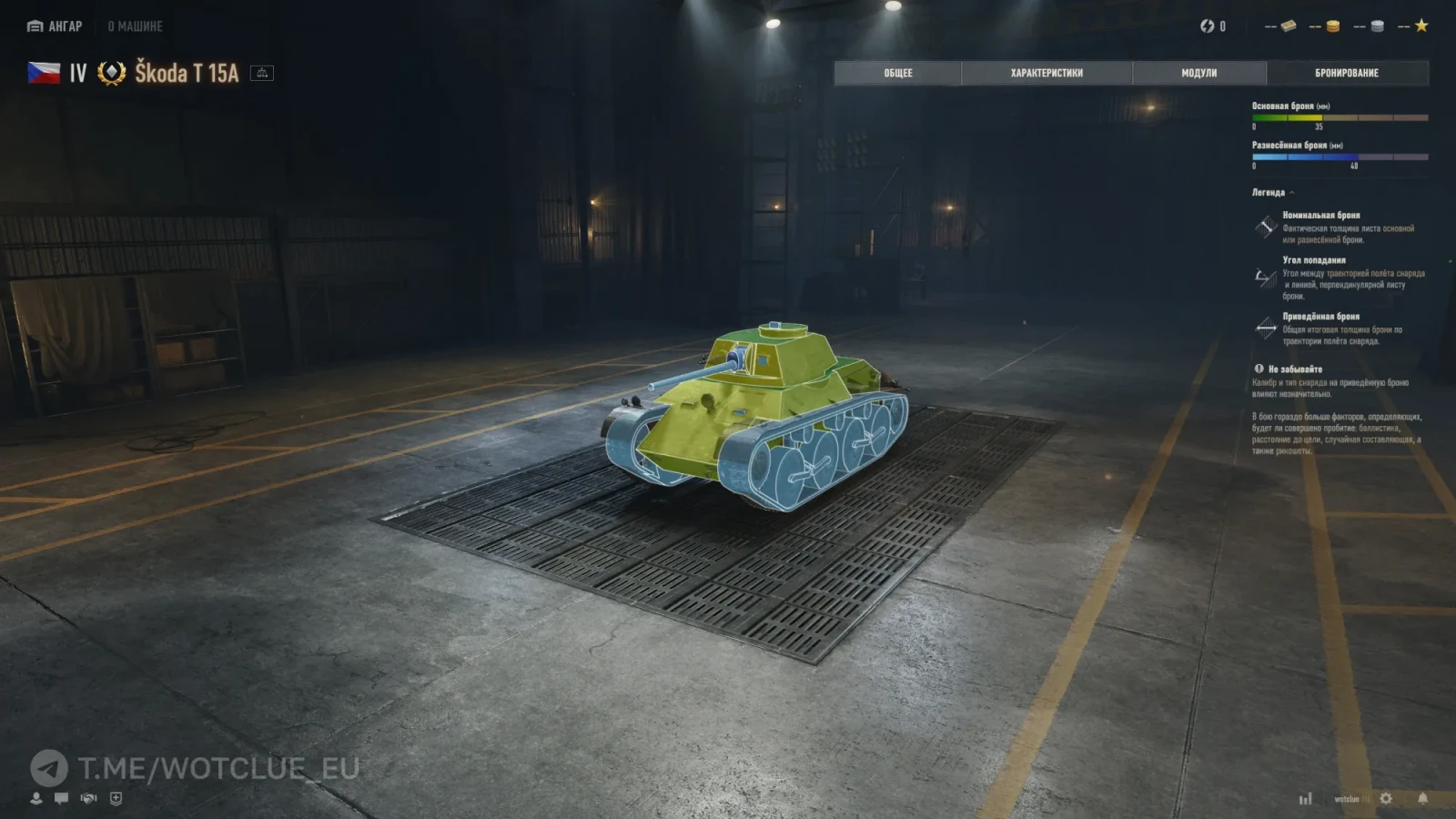
Task: Switch to the Характеристики tab
Action: (x=1046, y=73)
